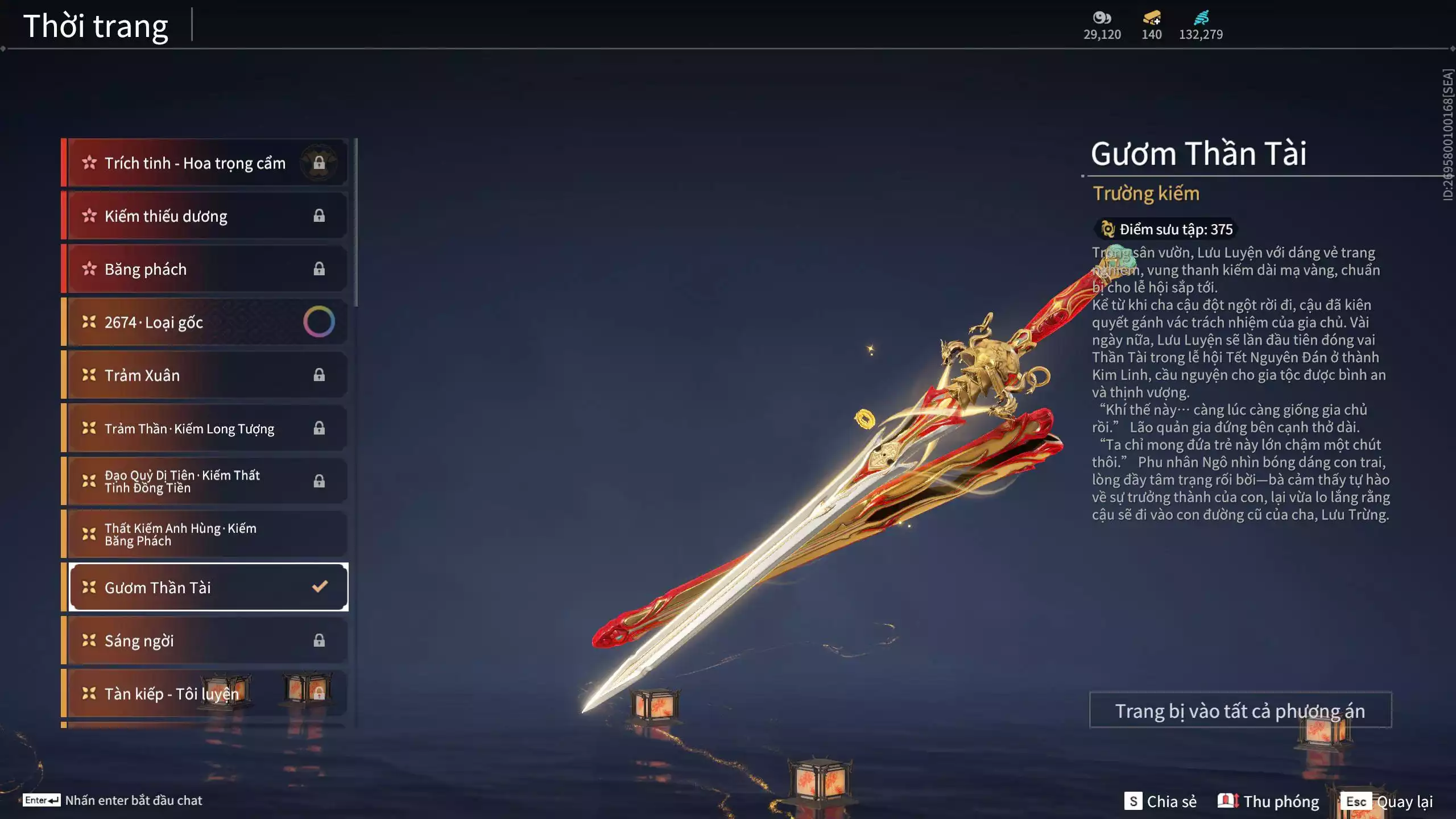
Task: Open the color wheel on 2674 · Loại gốc
Action: (x=319, y=321)
